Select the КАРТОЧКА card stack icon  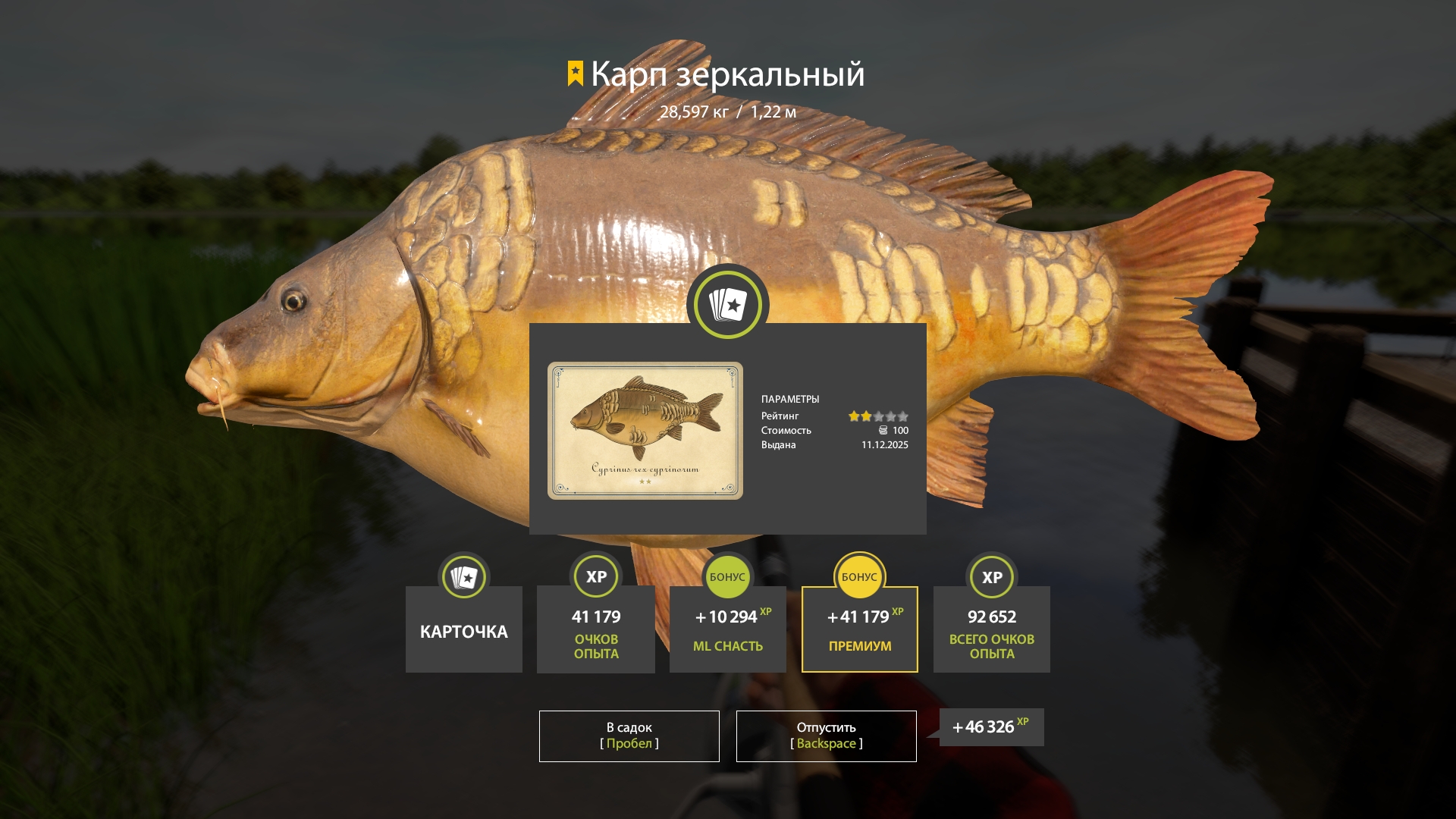click(x=463, y=577)
